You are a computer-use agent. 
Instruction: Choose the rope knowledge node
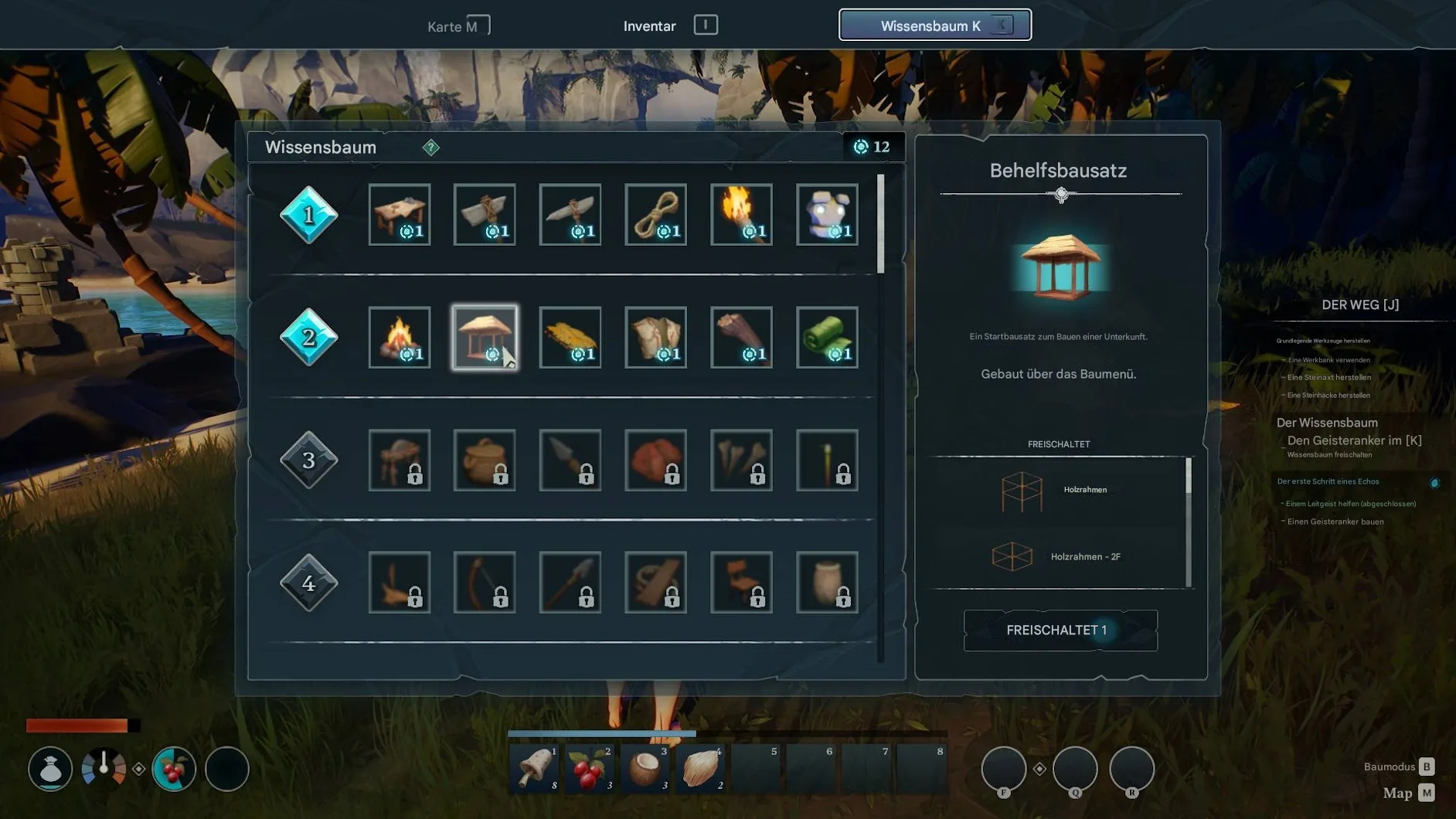pyautogui.click(x=655, y=215)
